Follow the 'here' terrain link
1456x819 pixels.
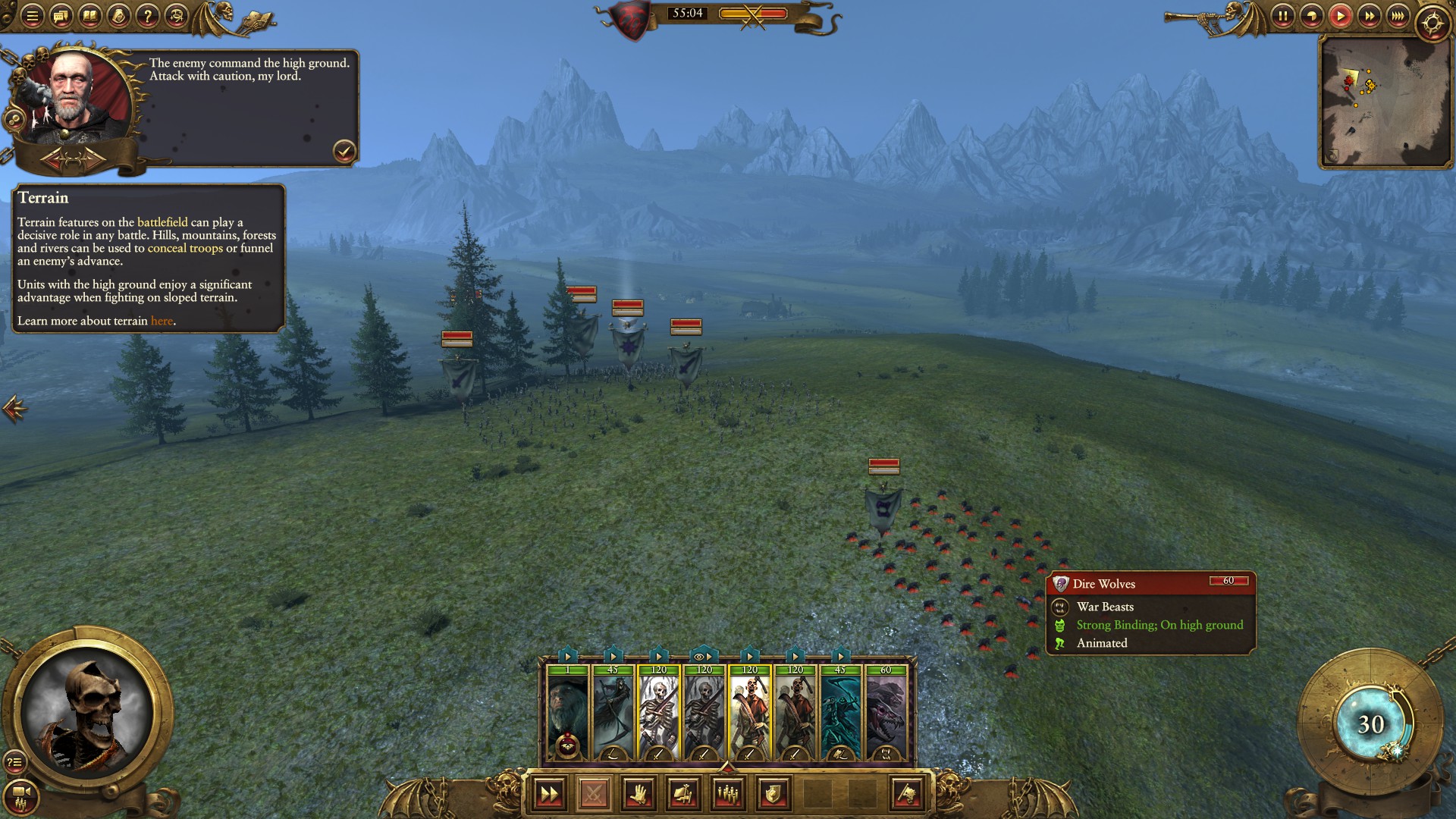[x=162, y=321]
